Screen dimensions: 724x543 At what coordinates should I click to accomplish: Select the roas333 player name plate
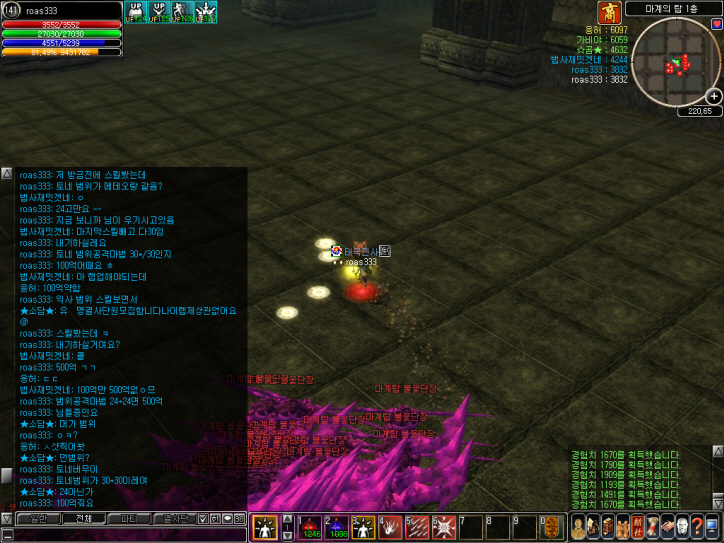(x=361, y=262)
